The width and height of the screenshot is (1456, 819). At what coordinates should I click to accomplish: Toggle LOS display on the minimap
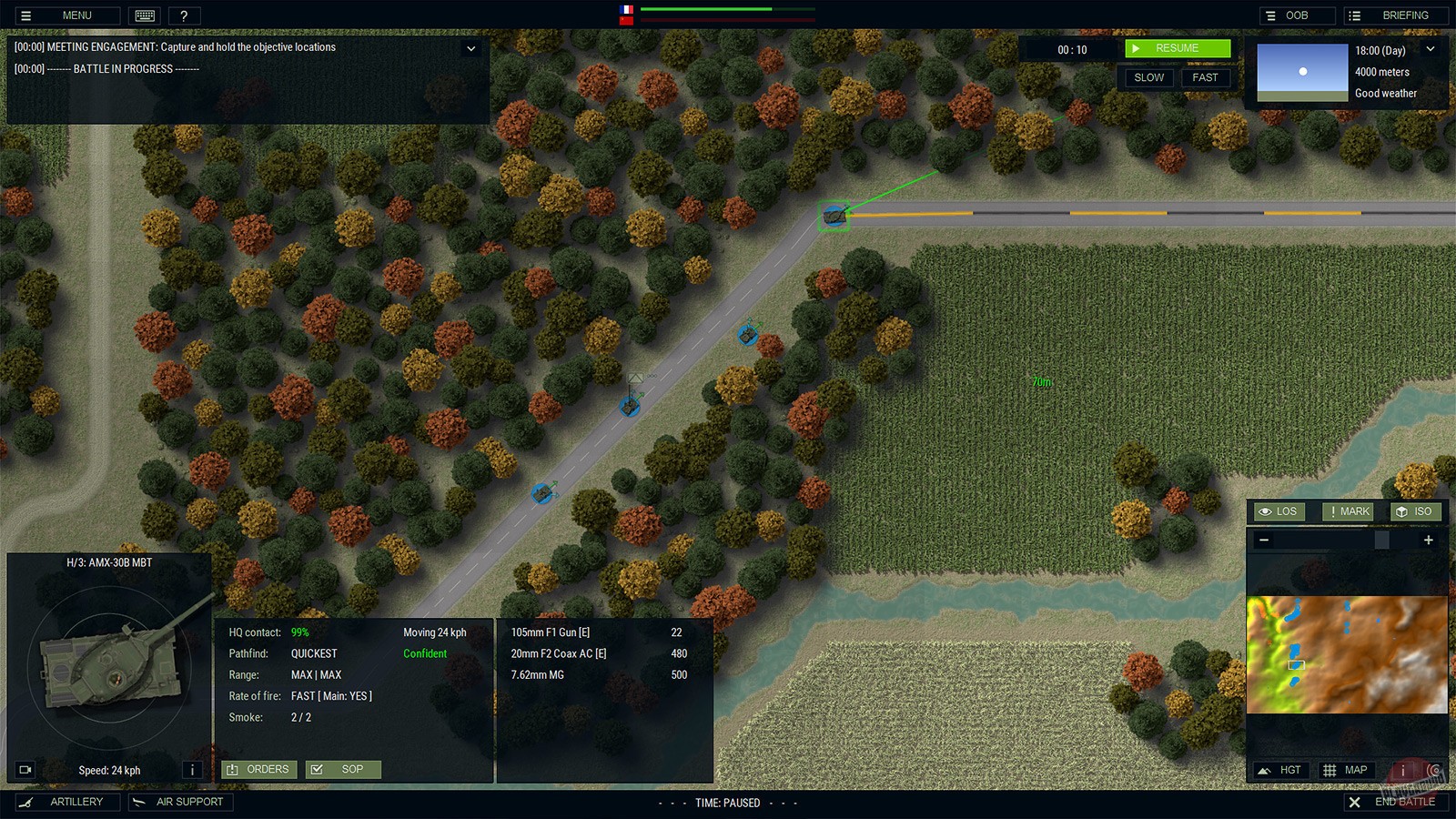(x=1278, y=511)
